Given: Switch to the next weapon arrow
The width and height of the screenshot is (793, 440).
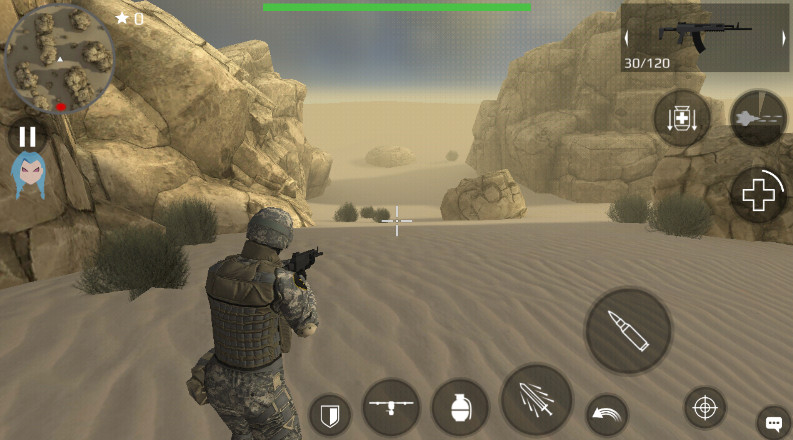Looking at the screenshot, I should (783, 38).
